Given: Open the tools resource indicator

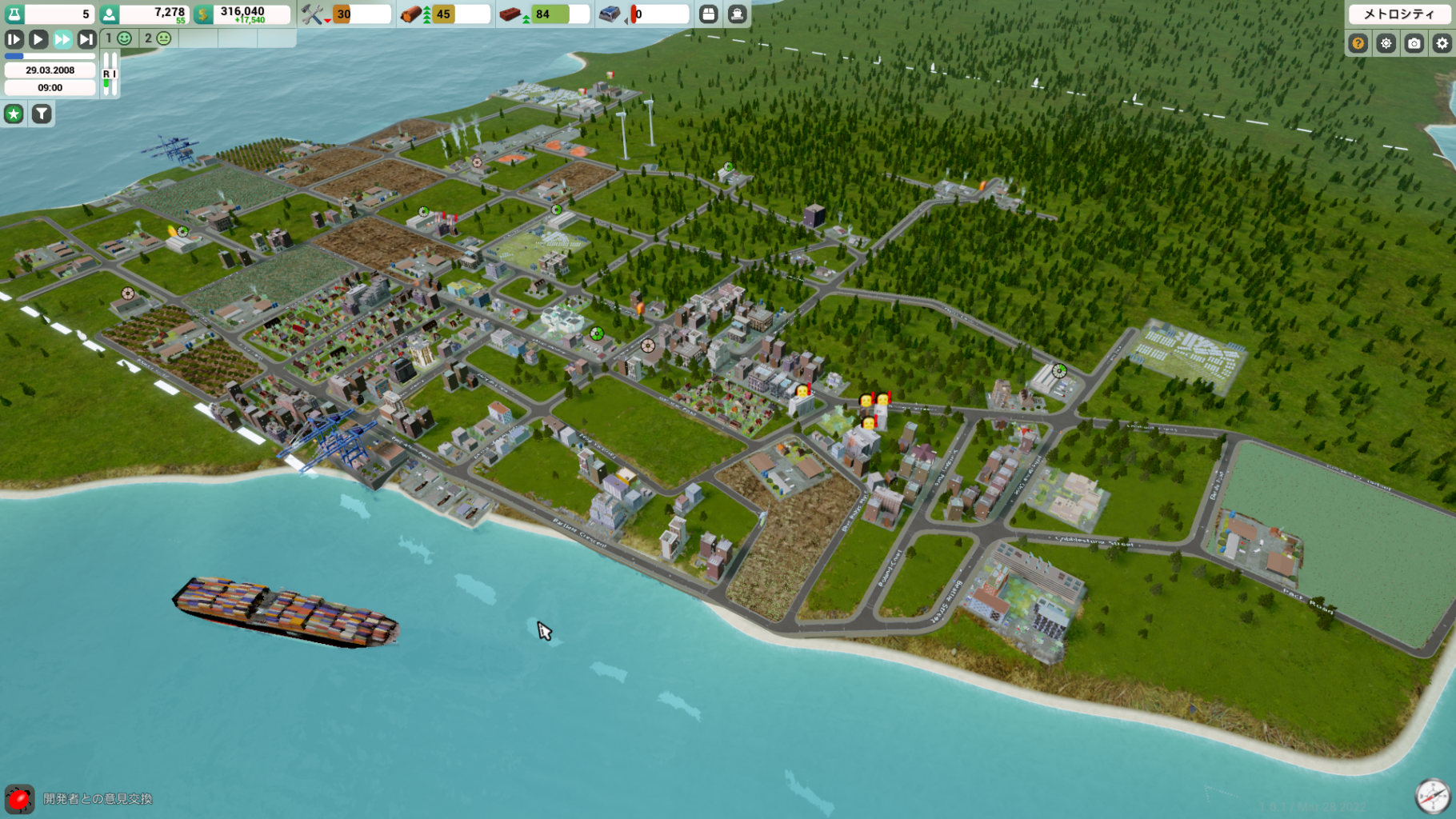Looking at the screenshot, I should tap(313, 14).
